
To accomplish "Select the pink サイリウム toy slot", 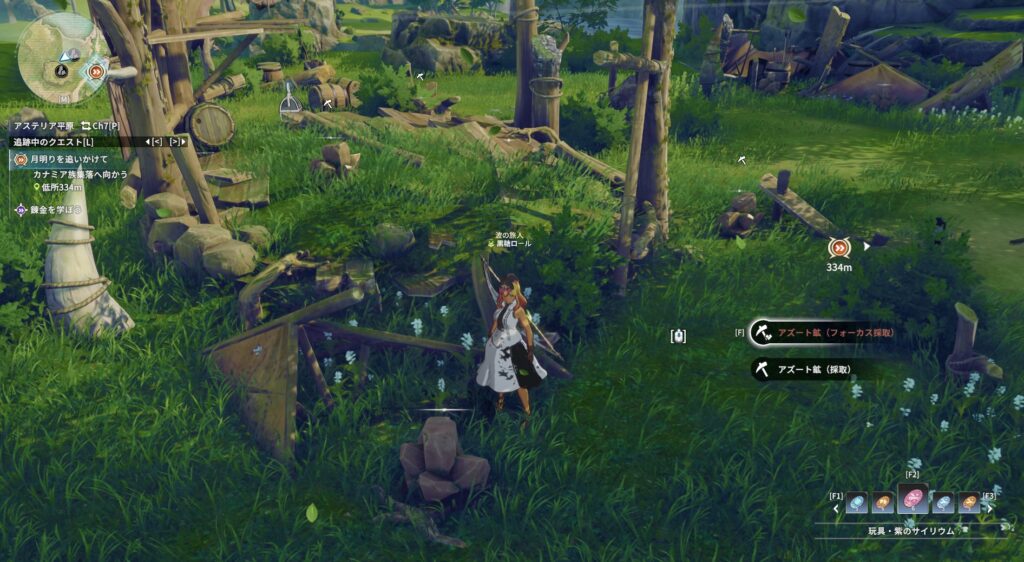I will click(x=912, y=499).
